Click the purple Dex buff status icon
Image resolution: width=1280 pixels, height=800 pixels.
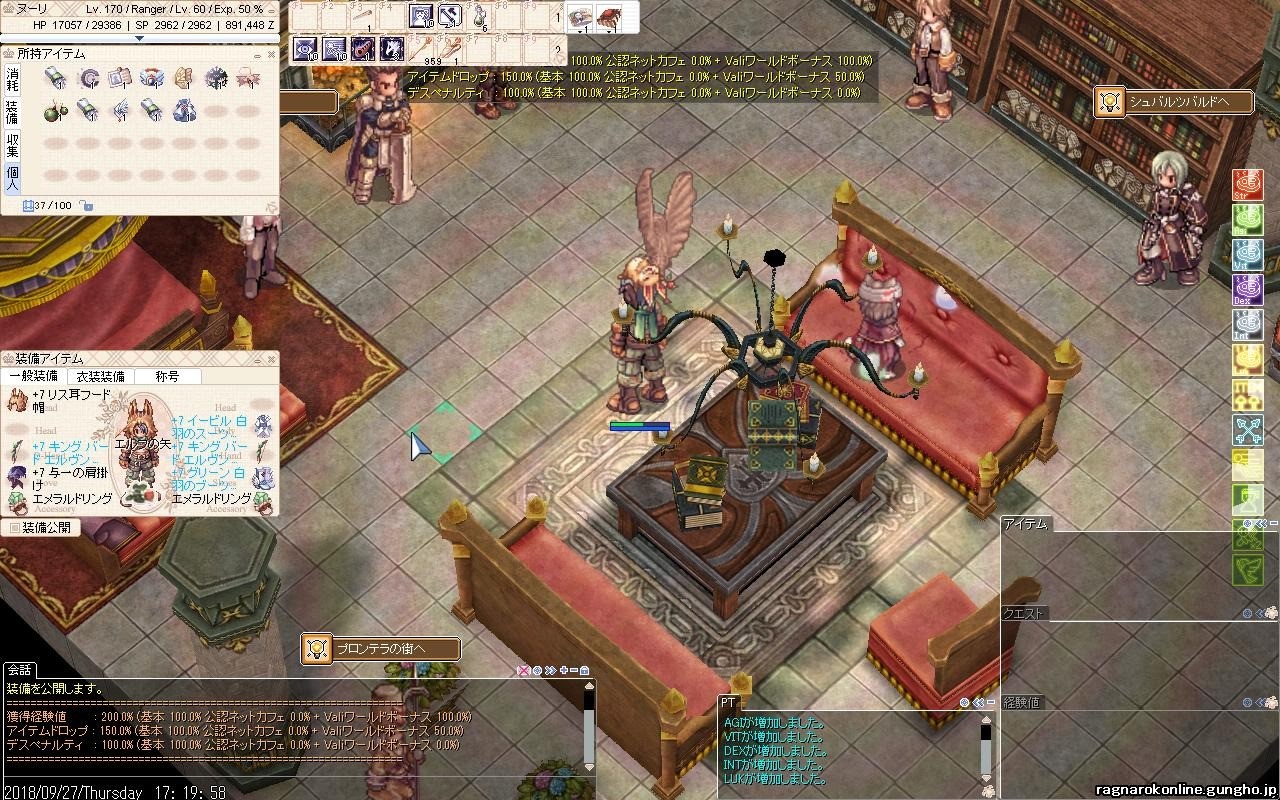[1247, 291]
